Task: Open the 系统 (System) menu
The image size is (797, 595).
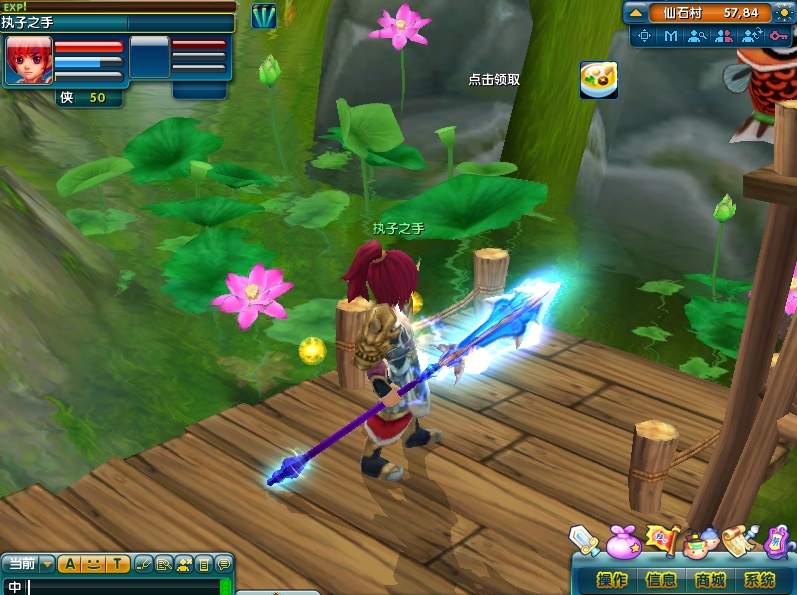Action: pyautogui.click(x=759, y=580)
